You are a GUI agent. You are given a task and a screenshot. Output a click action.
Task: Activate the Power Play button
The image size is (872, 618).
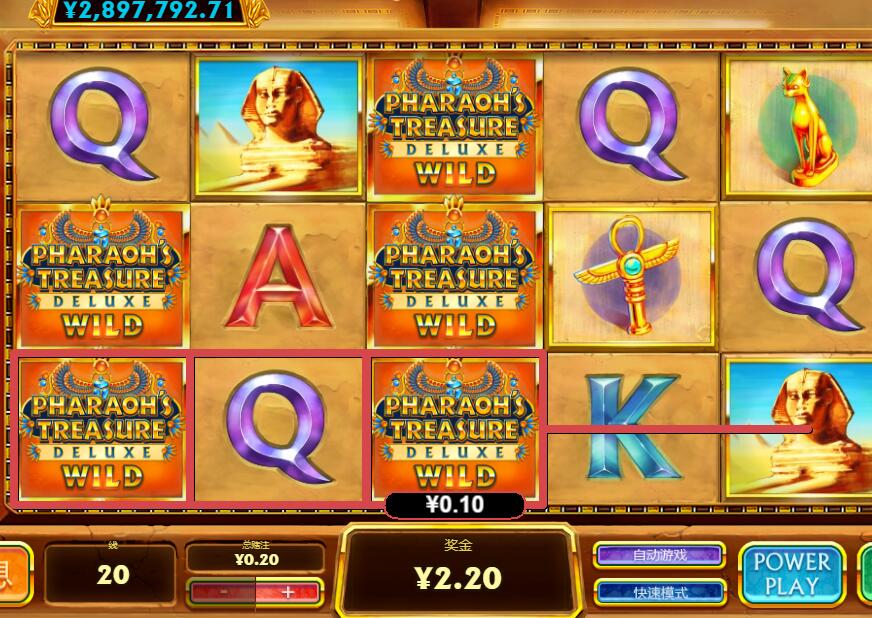pyautogui.click(x=791, y=574)
